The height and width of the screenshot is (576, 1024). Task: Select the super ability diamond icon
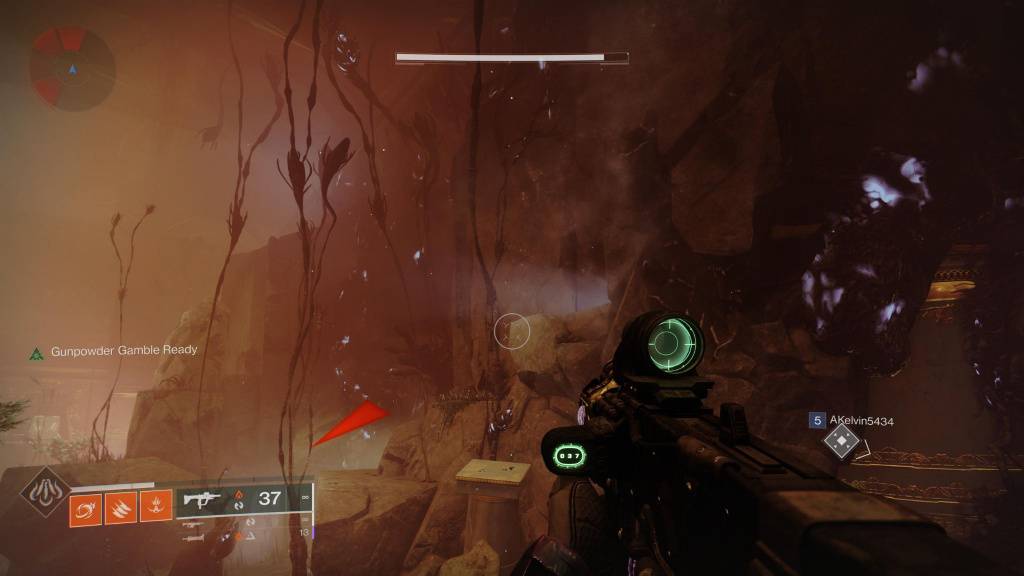pos(46,491)
